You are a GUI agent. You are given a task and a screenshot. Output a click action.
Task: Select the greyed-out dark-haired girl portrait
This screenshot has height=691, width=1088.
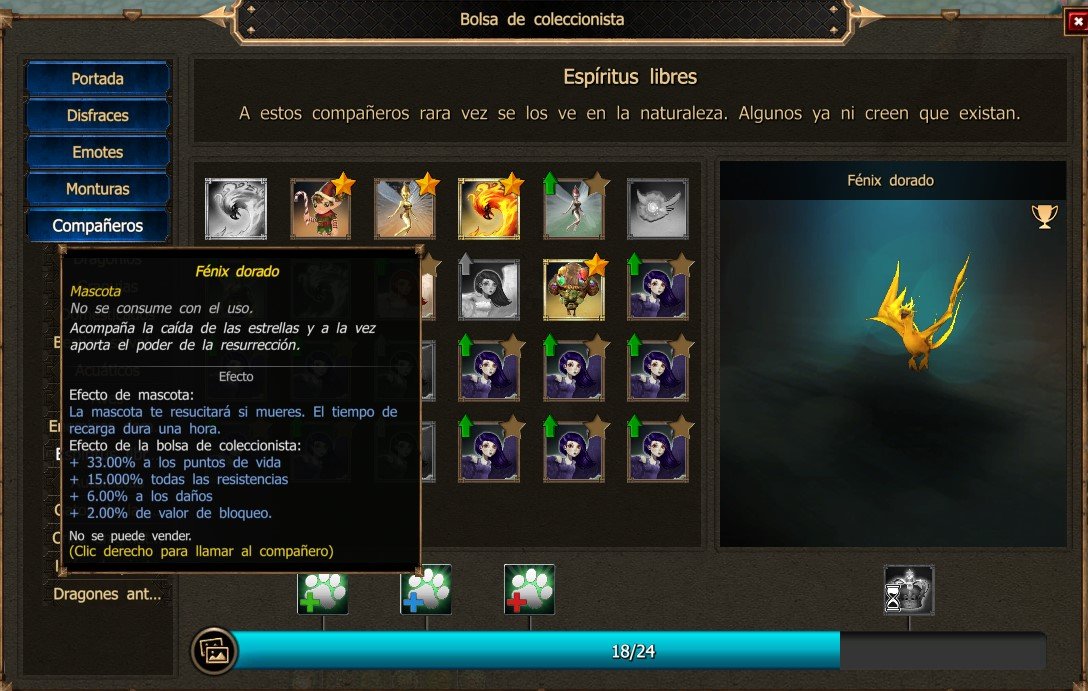[x=488, y=290]
